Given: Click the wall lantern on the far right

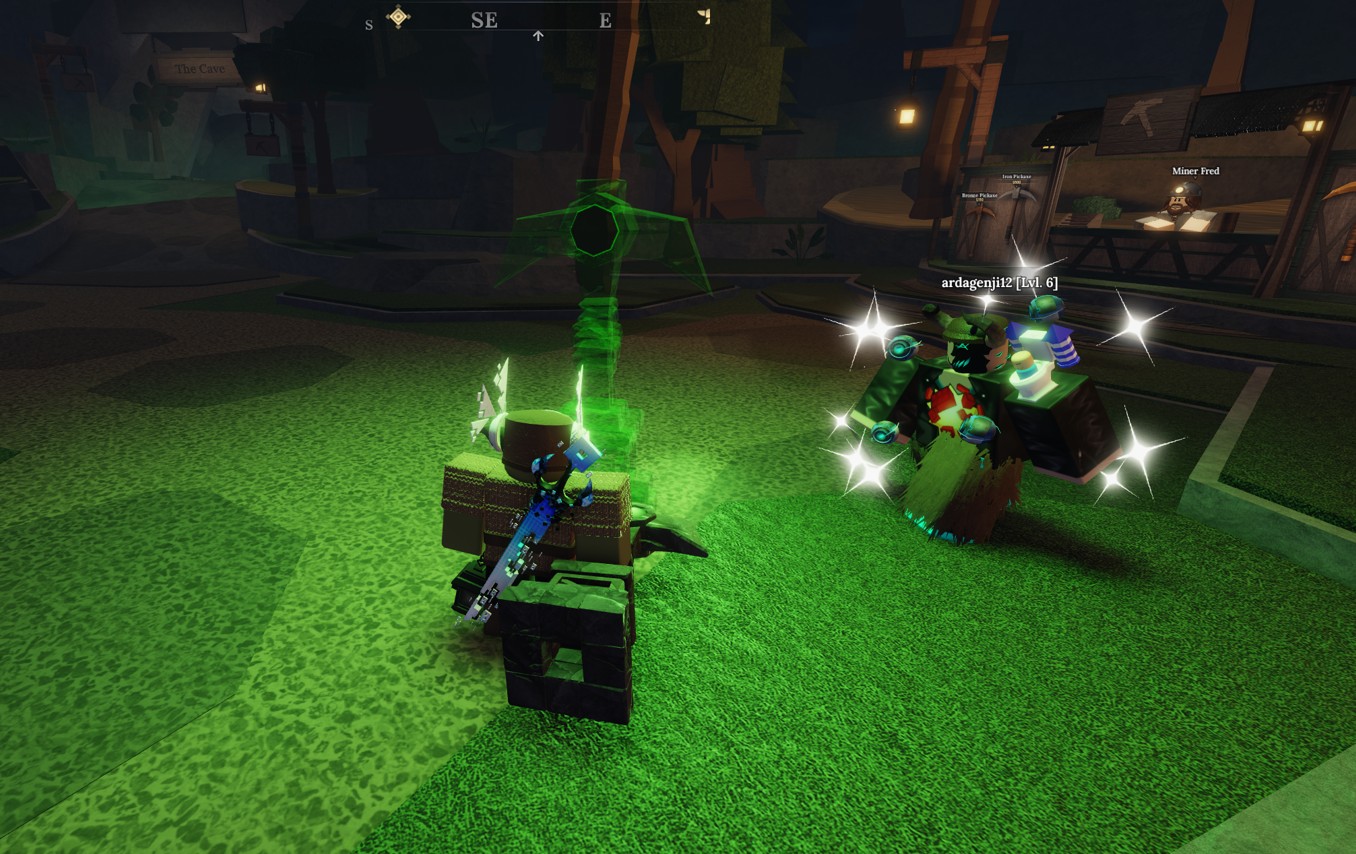Looking at the screenshot, I should click(1311, 127).
